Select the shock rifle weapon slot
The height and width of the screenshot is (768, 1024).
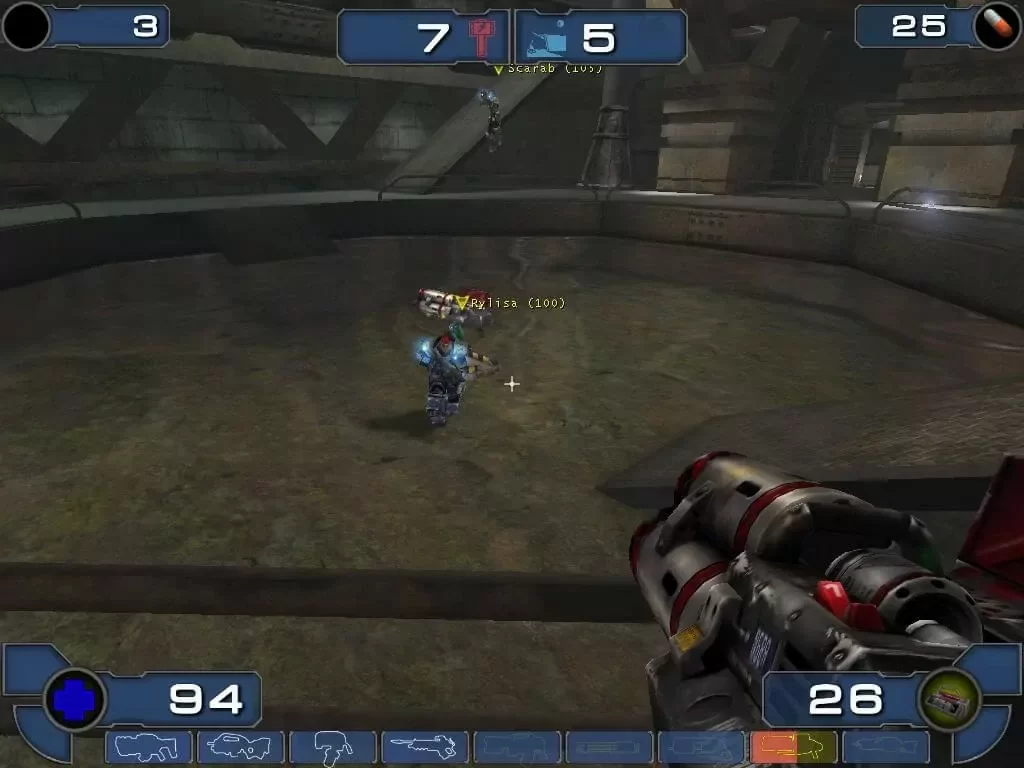(424, 747)
